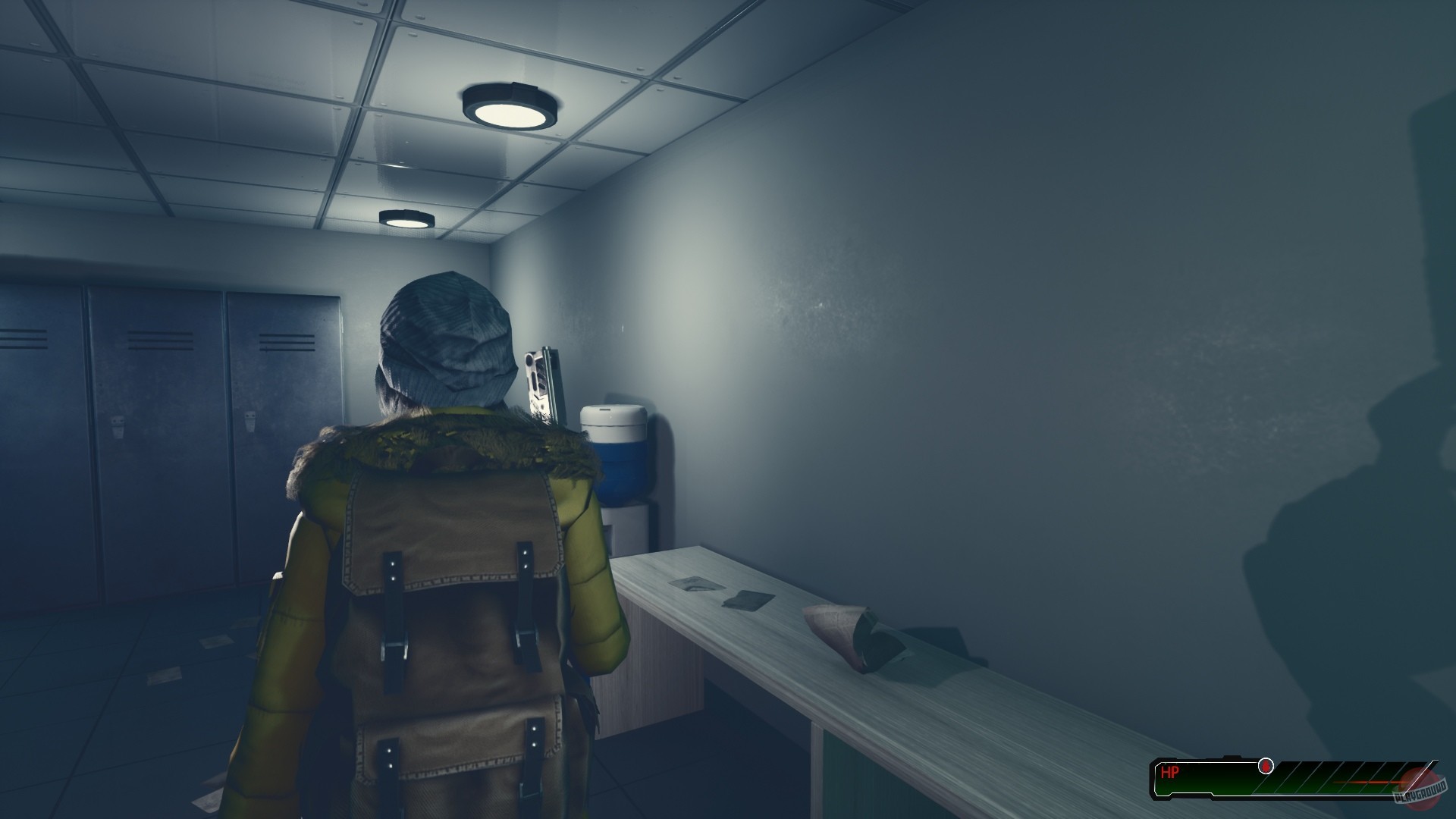Image resolution: width=1456 pixels, height=819 pixels.
Task: Toggle the red laser-sight line on the health bar
Action: click(x=1365, y=782)
